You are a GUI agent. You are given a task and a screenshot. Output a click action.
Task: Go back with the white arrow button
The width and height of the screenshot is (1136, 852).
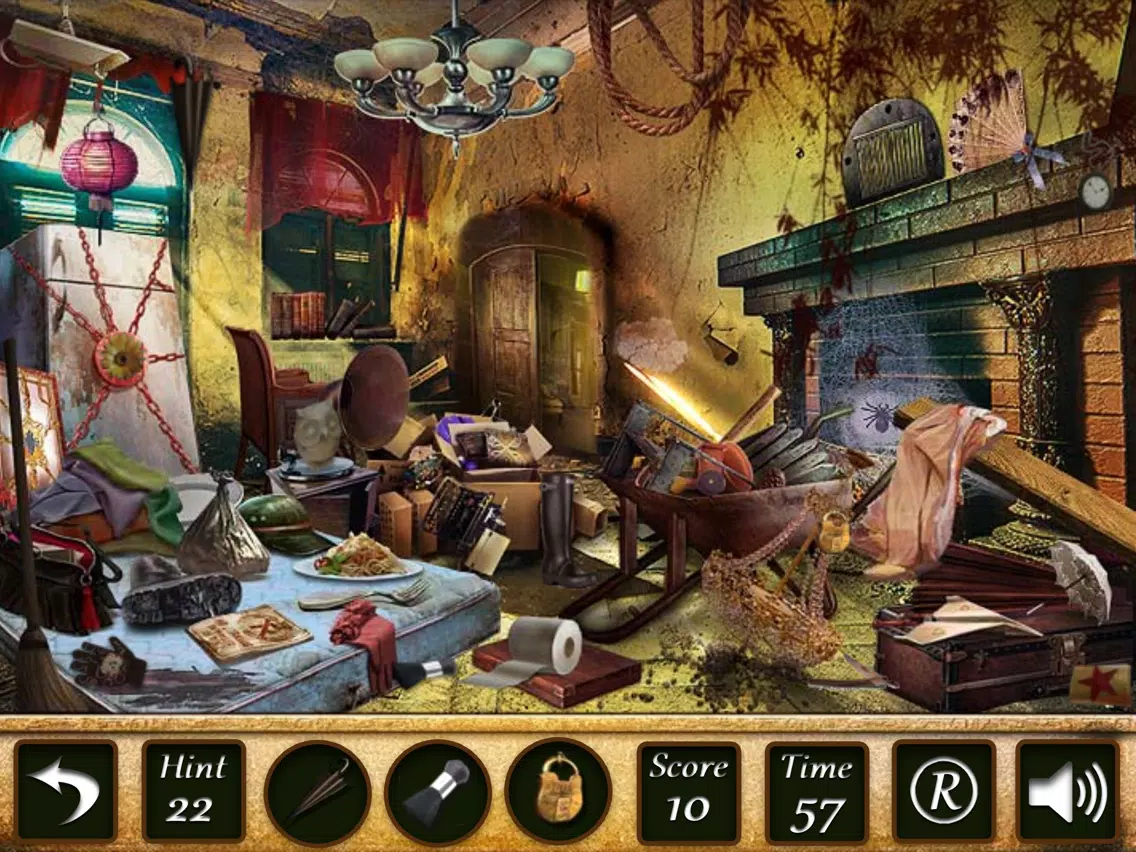coord(66,792)
